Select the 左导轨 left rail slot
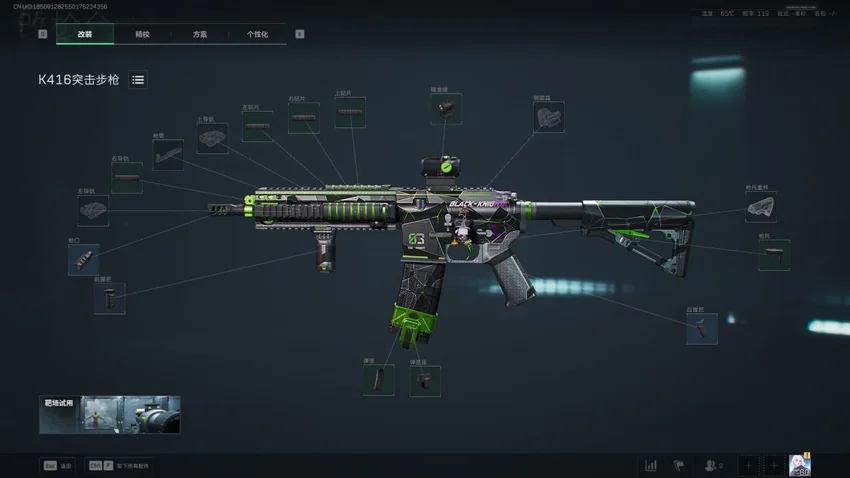The image size is (850, 478). (93, 211)
